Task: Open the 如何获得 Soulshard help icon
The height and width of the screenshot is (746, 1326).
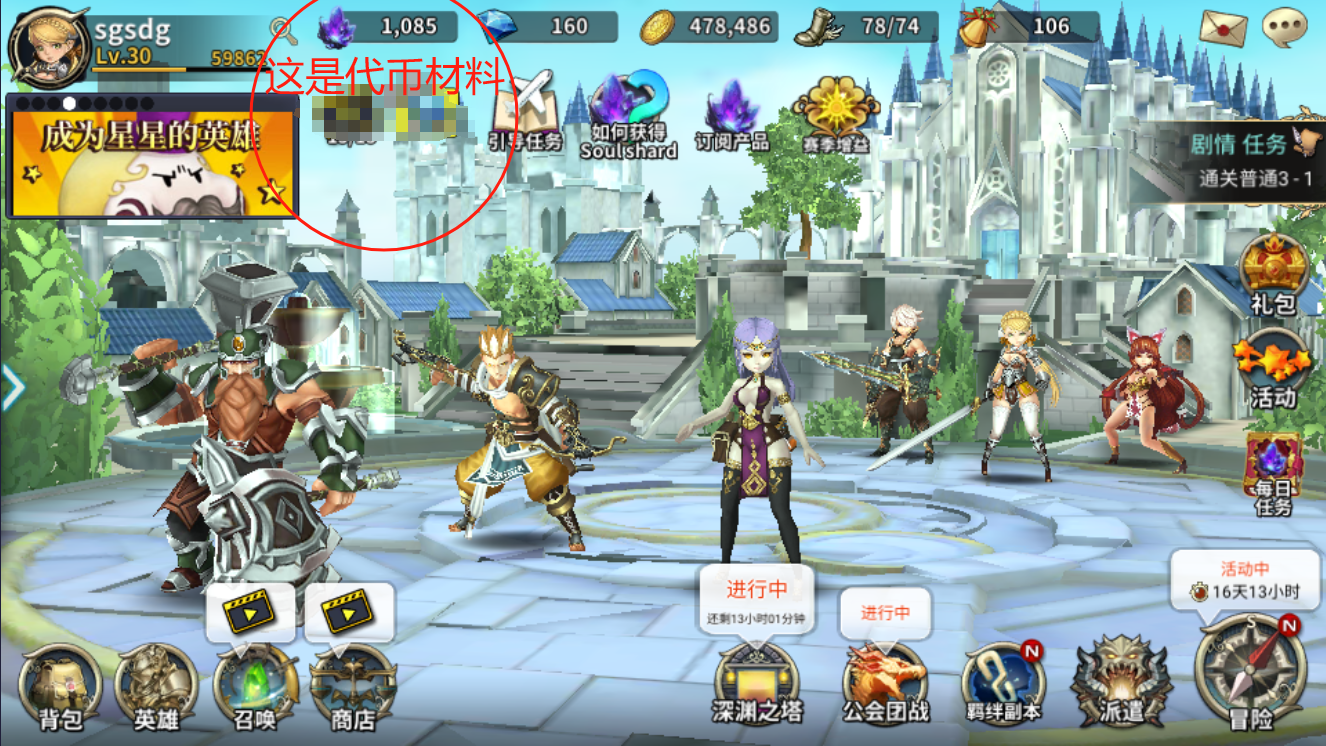Action: click(x=628, y=117)
